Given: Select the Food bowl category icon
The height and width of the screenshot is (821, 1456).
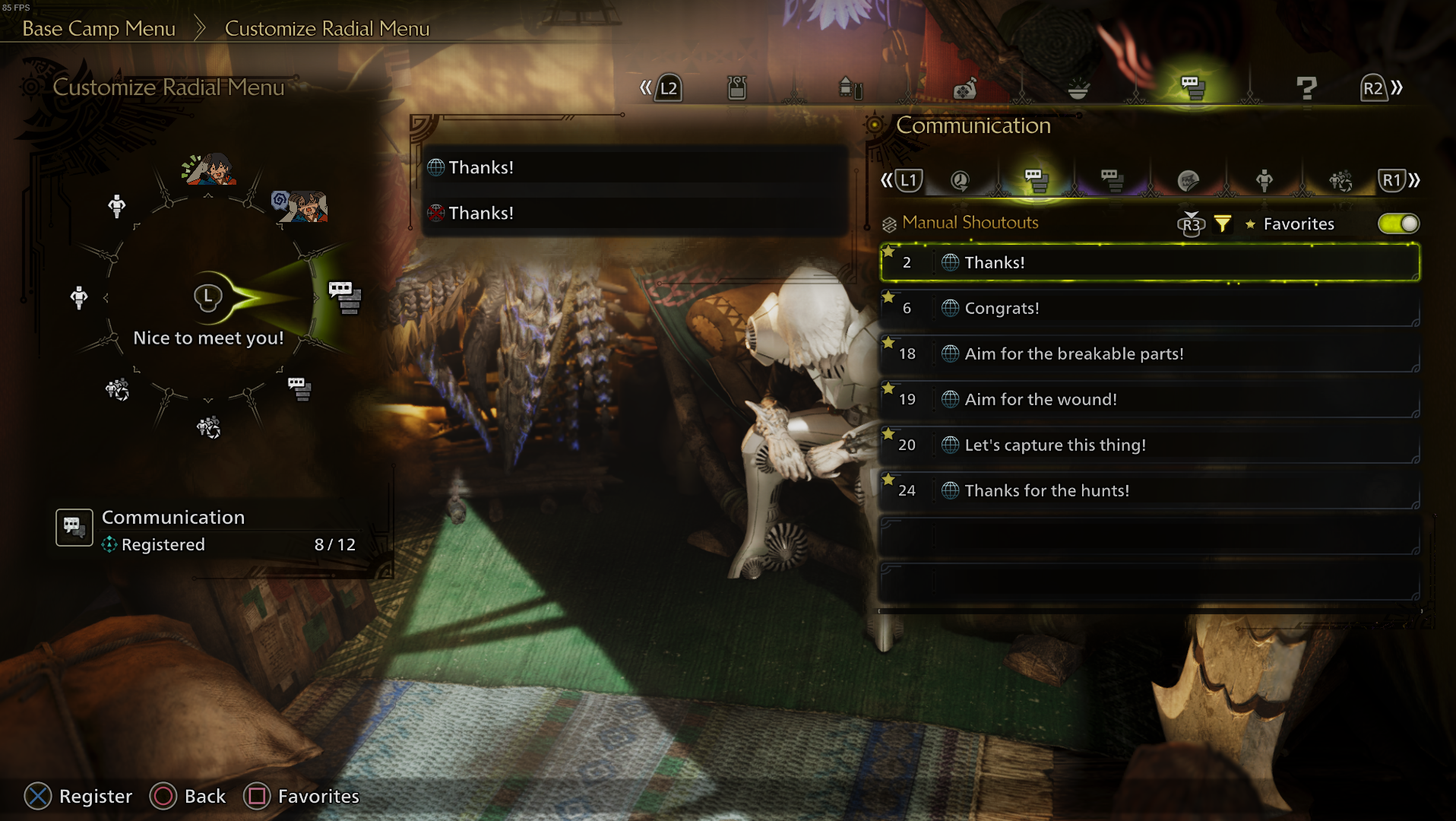Looking at the screenshot, I should 1079,89.
